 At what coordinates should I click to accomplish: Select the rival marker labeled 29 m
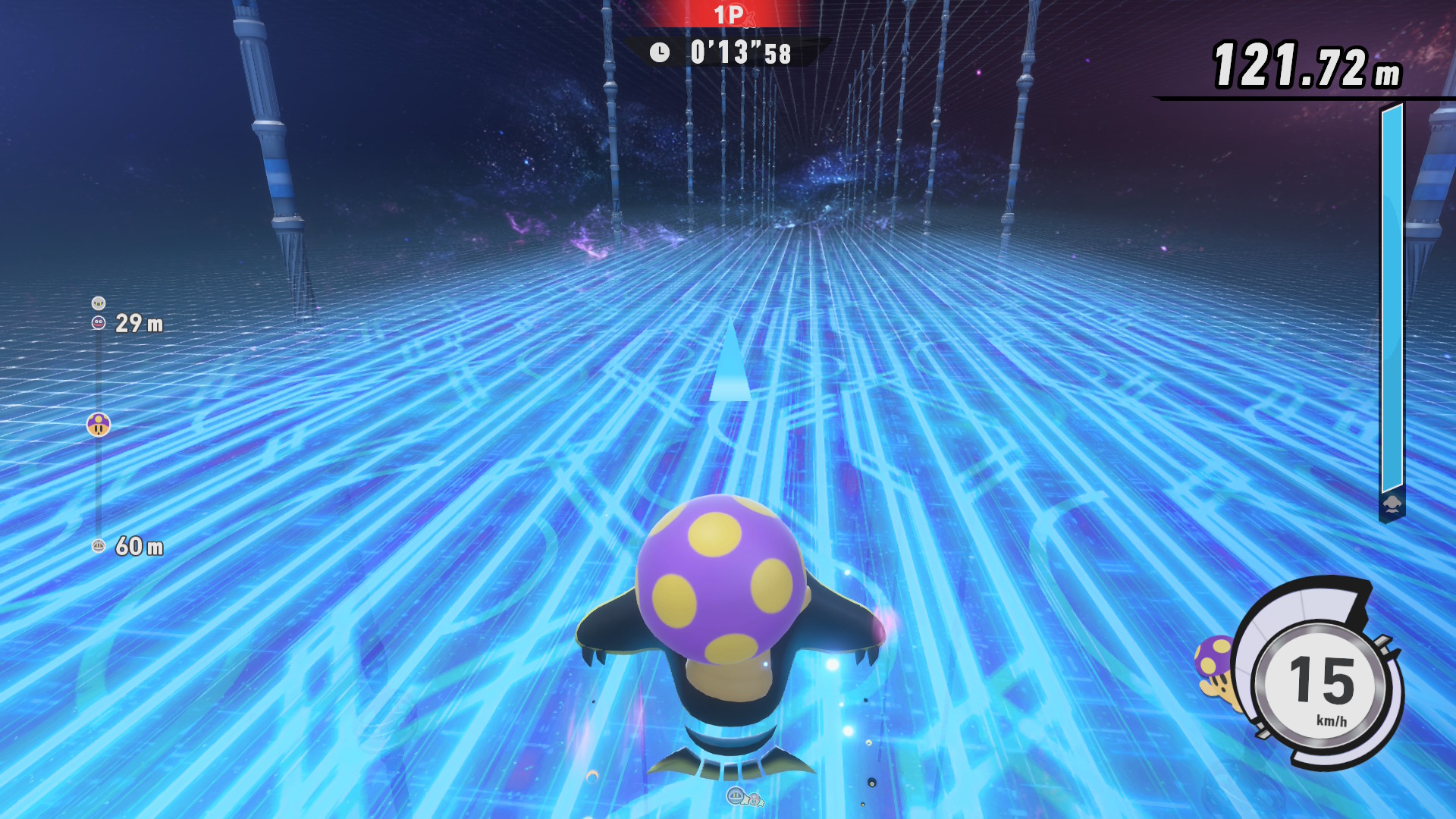pyautogui.click(x=99, y=323)
